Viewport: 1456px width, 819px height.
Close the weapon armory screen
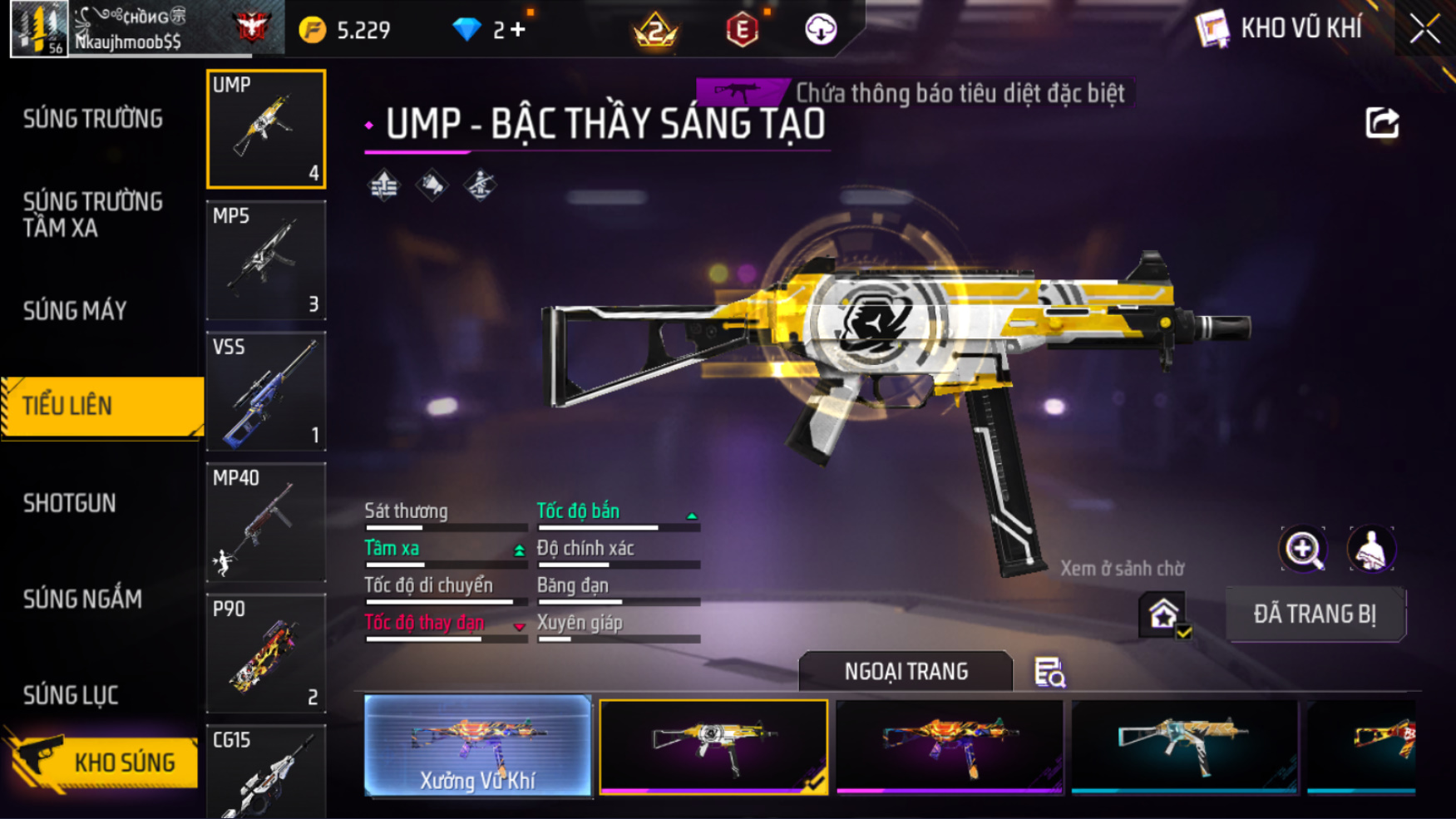click(1424, 29)
